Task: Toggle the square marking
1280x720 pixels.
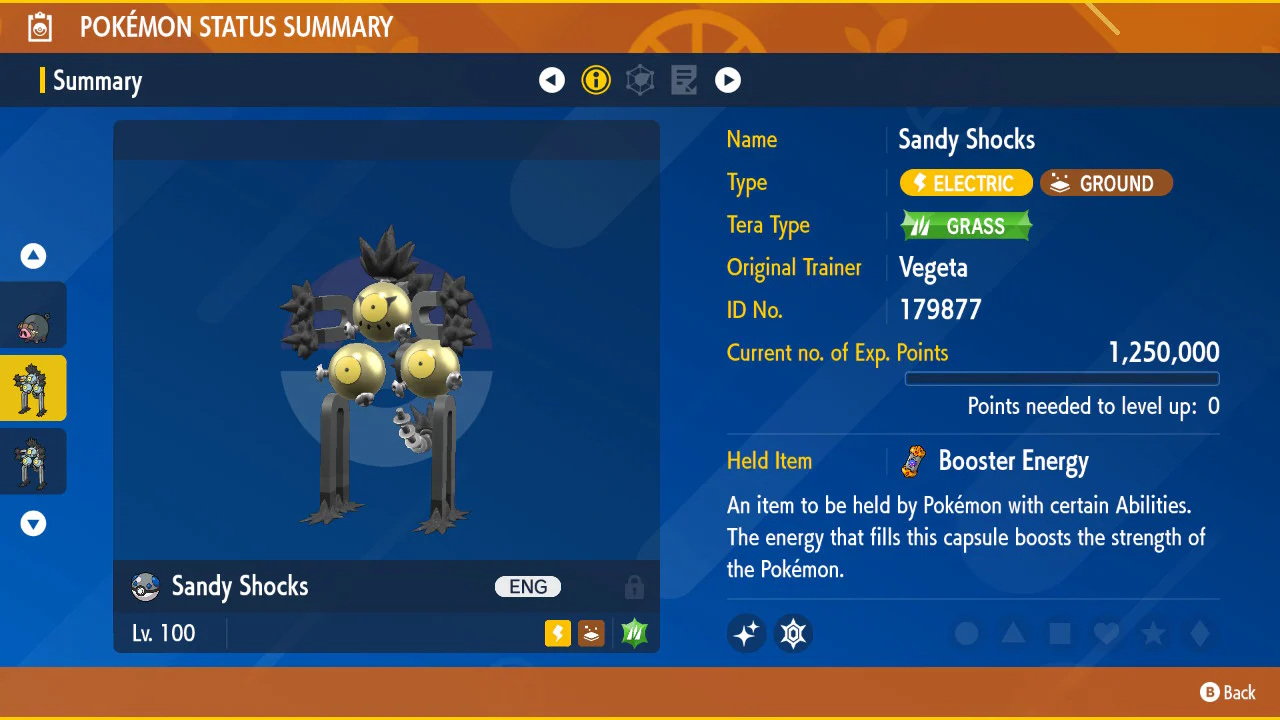Action: [1060, 633]
